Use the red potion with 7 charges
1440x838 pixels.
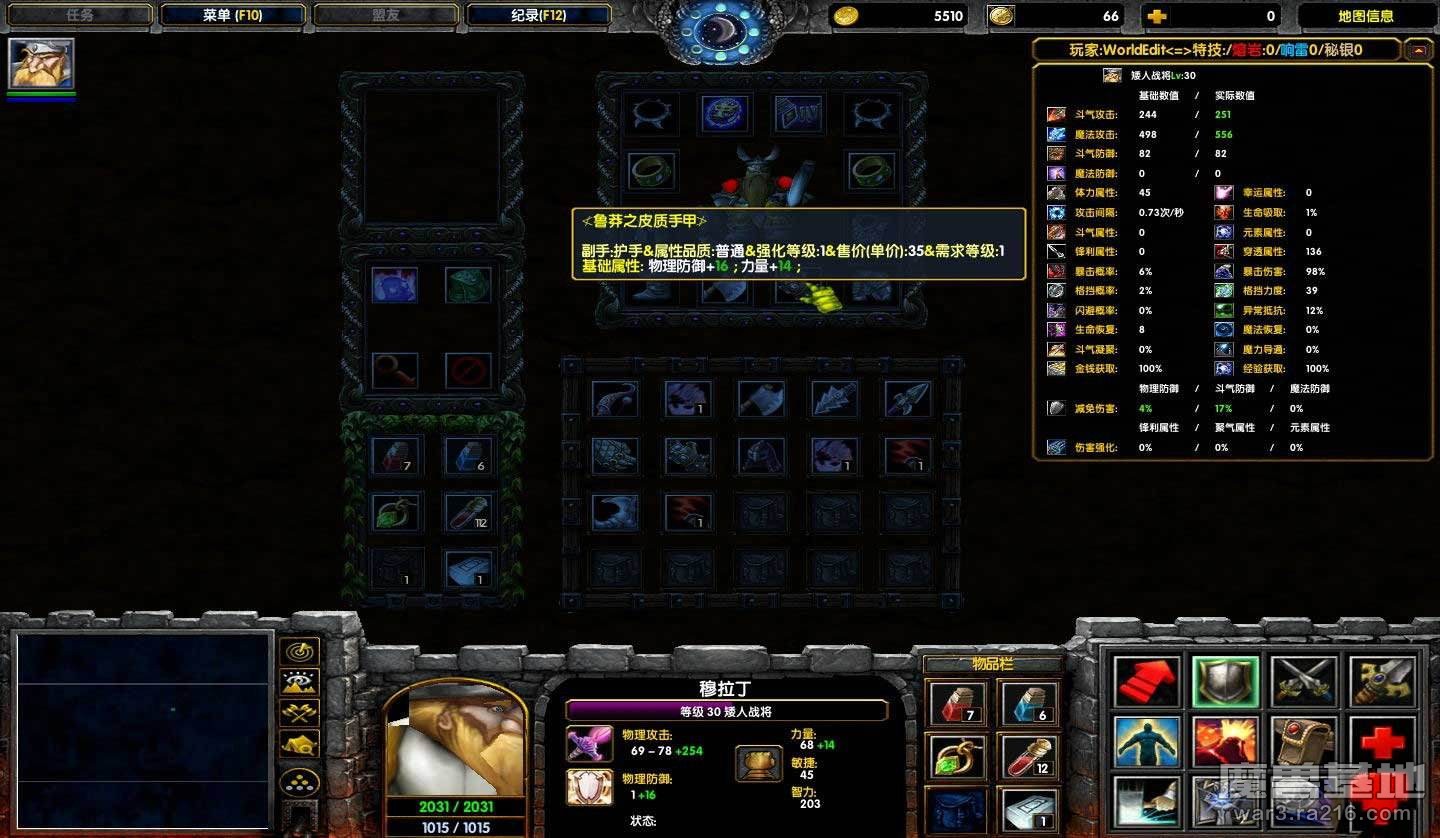click(x=957, y=703)
